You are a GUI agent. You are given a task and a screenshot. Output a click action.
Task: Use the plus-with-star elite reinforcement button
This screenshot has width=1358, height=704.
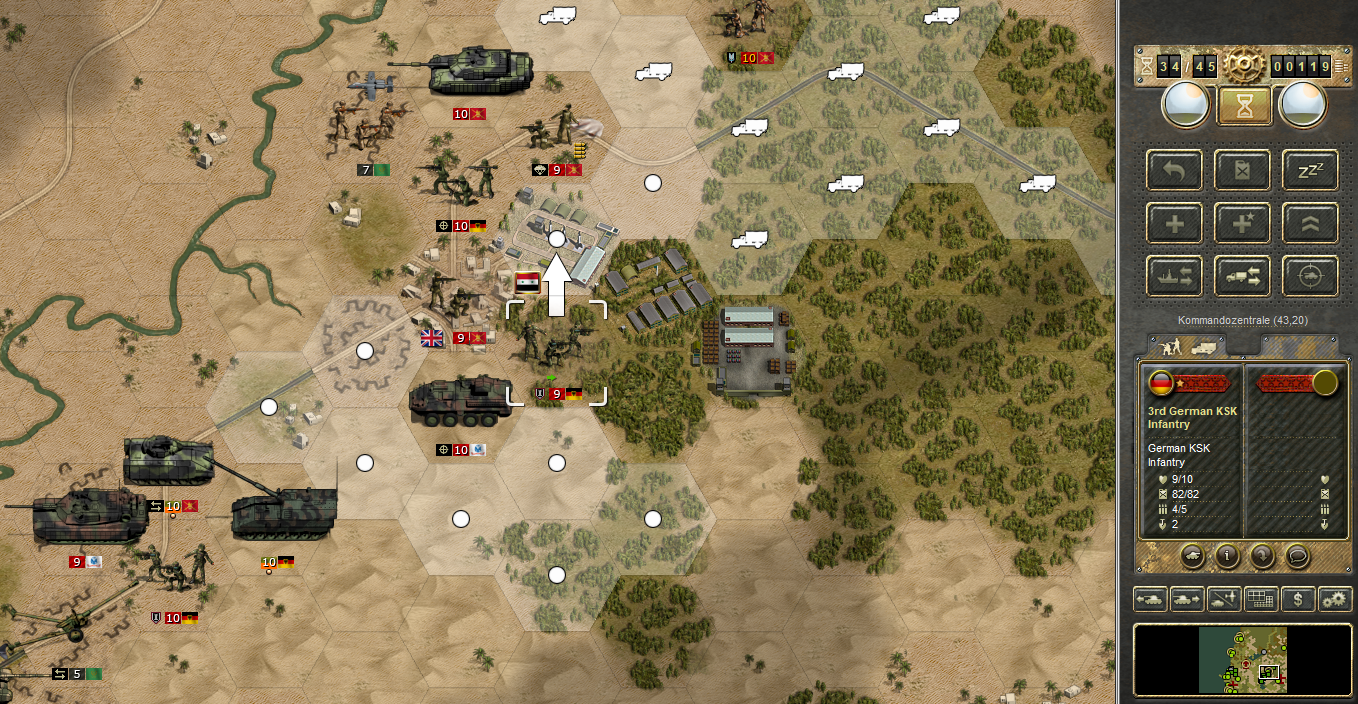1243,223
